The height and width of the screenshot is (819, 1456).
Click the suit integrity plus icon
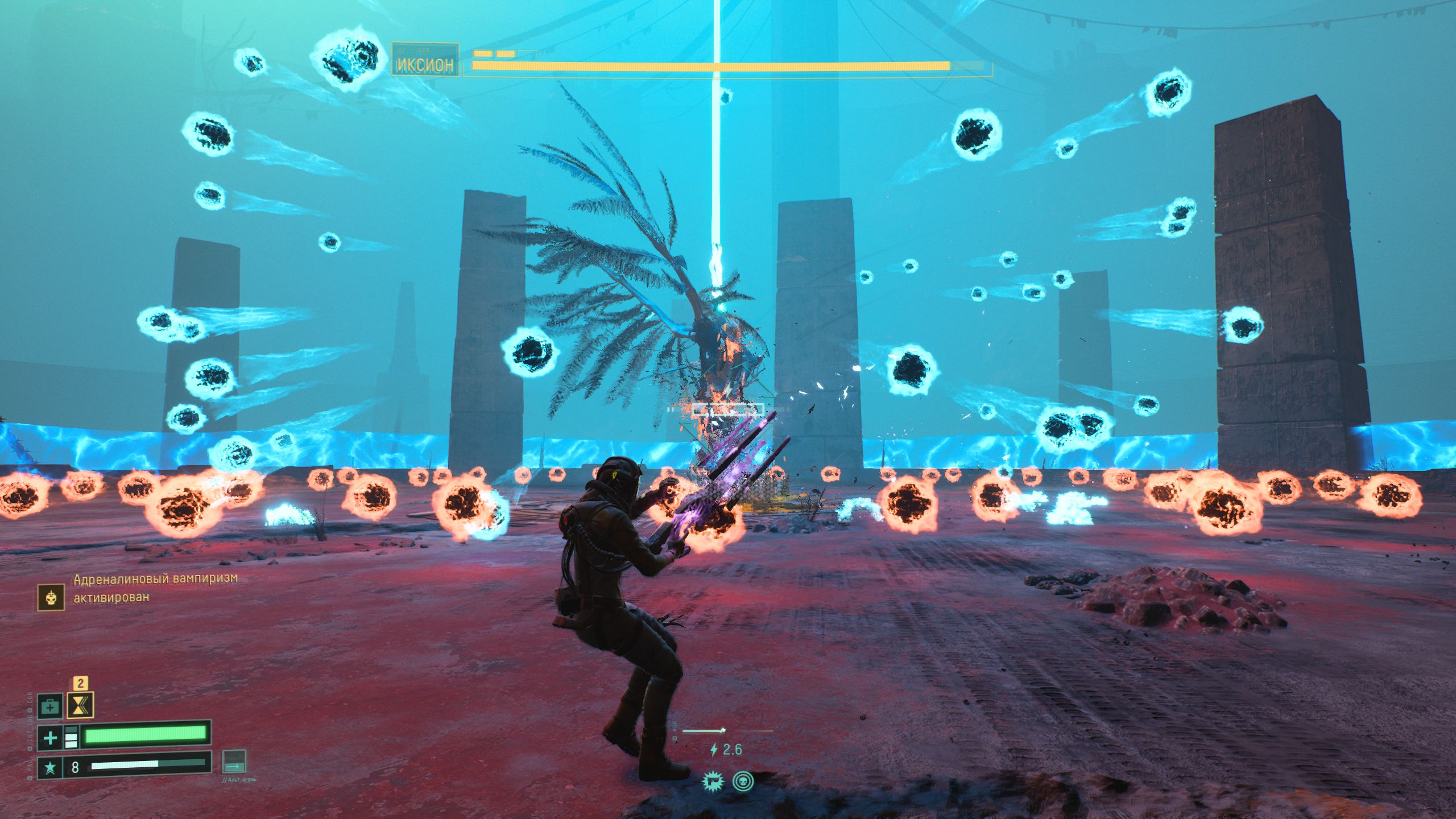pyautogui.click(x=50, y=738)
